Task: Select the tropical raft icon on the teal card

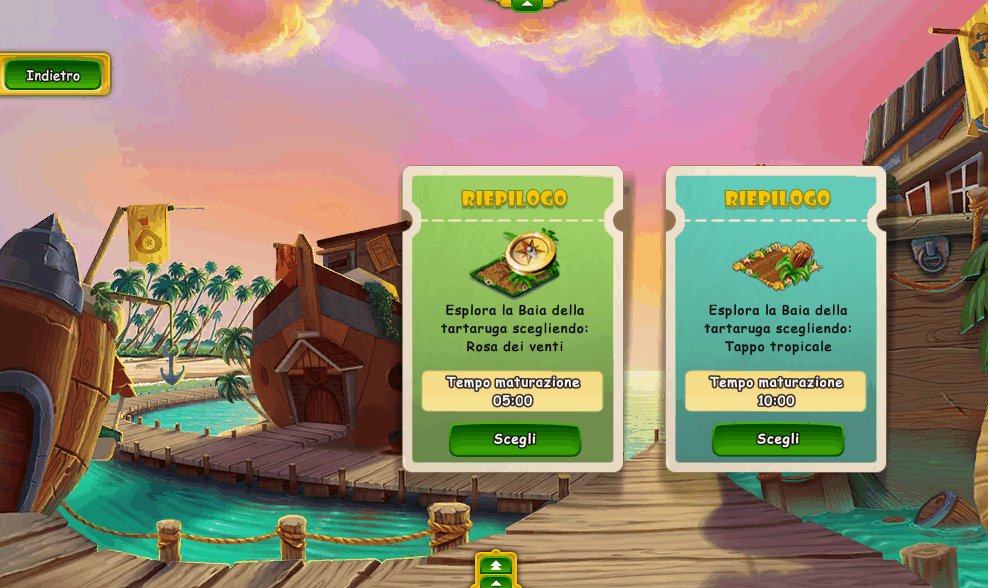Action: click(777, 263)
